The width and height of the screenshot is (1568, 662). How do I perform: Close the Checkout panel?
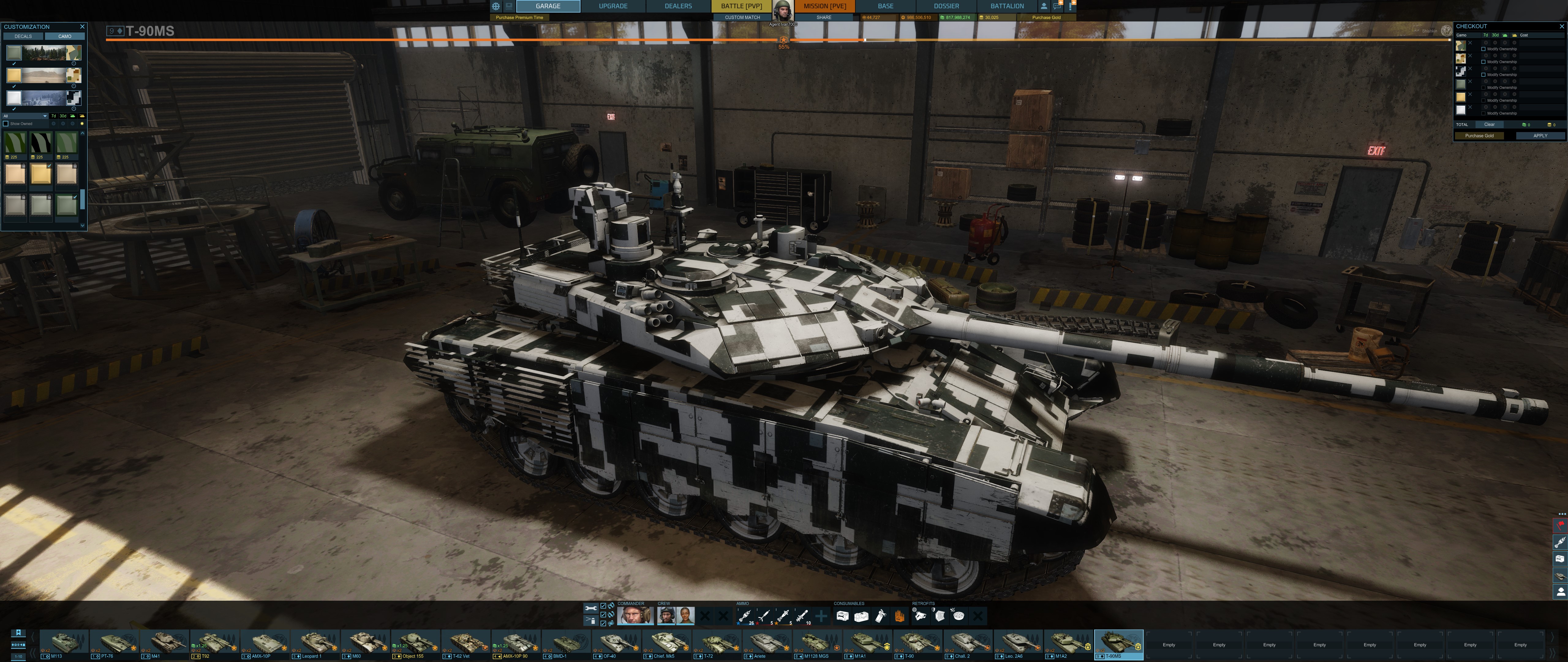pos(1561,26)
